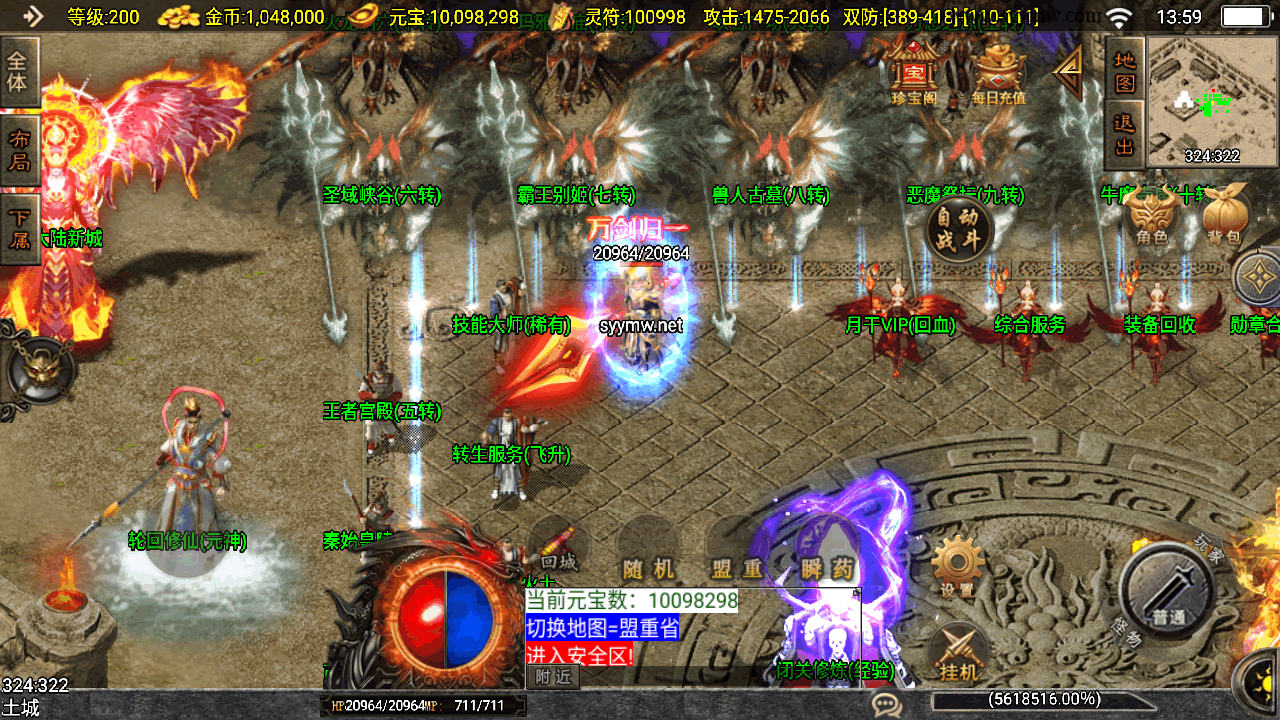Tap the 盟重 teleport button

738,558
